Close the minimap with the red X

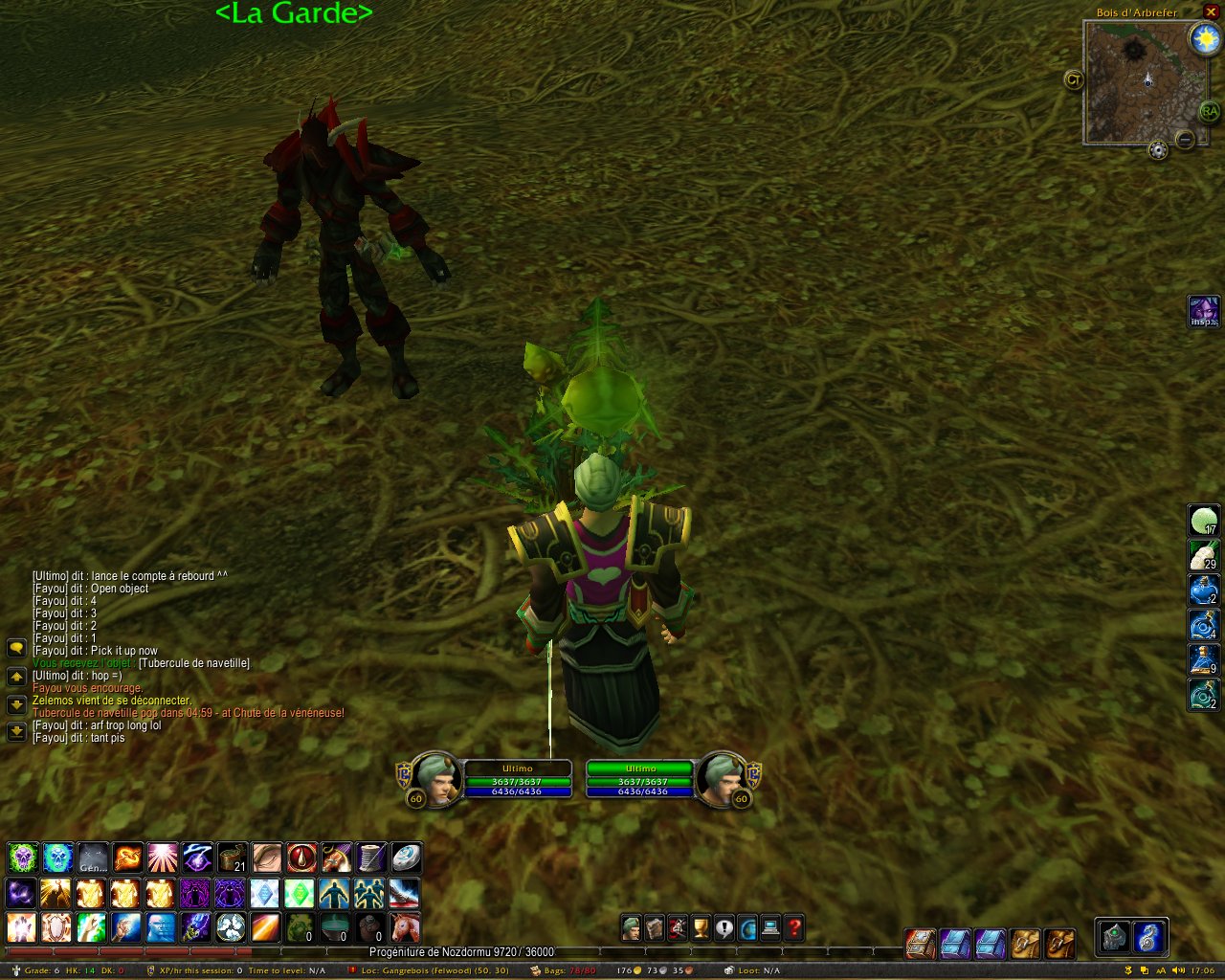click(1211, 12)
